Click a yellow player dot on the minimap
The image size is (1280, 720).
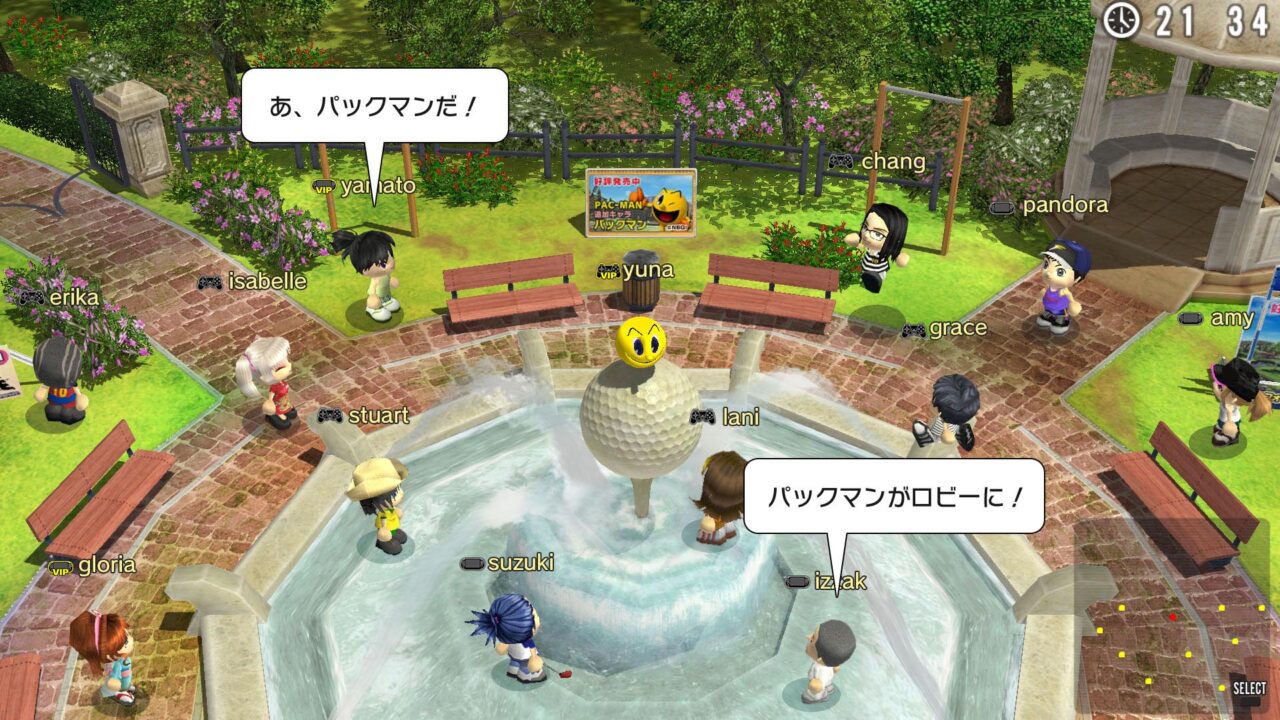pos(1121,607)
